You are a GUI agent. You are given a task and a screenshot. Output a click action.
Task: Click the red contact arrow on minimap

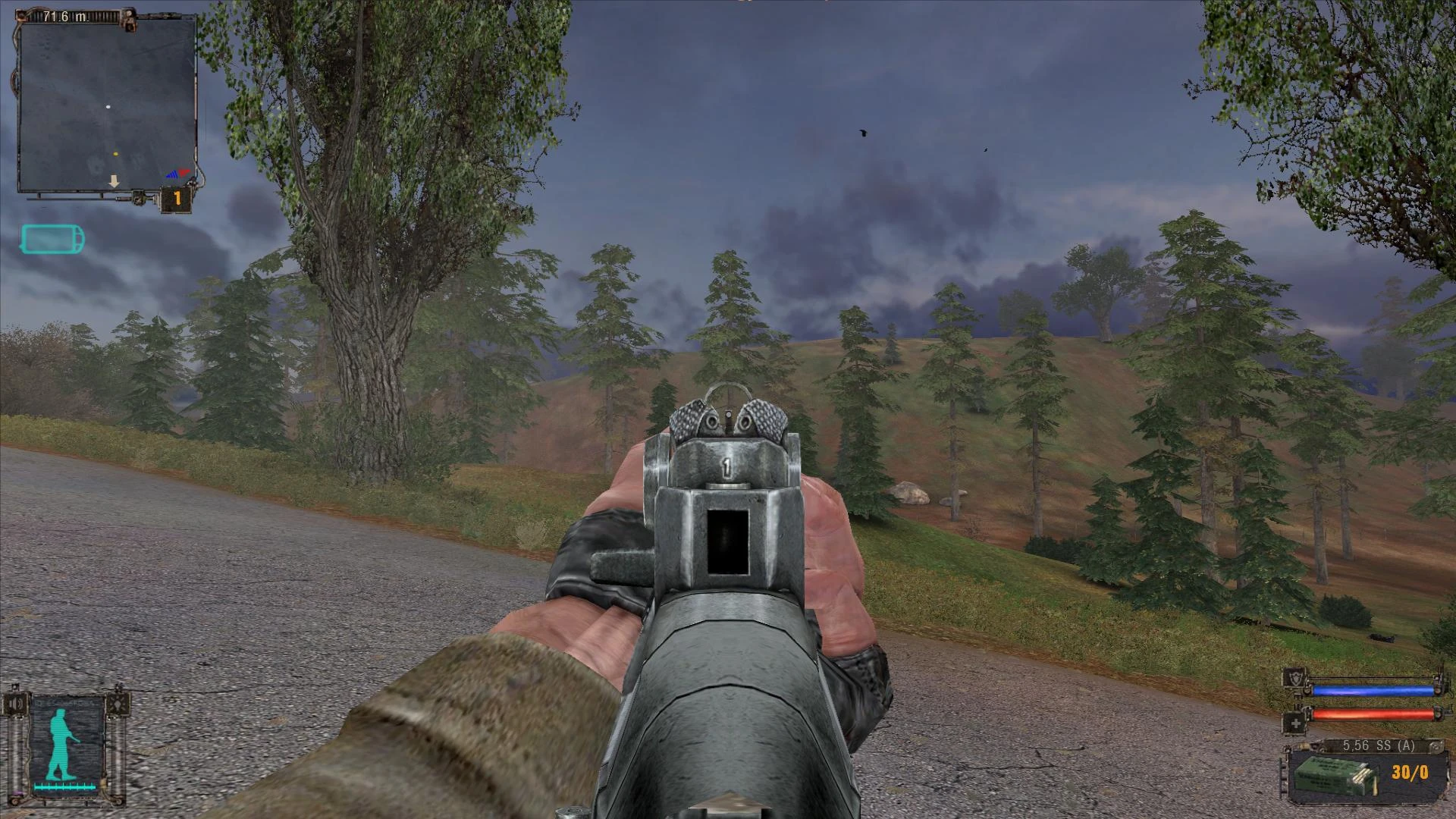(184, 171)
